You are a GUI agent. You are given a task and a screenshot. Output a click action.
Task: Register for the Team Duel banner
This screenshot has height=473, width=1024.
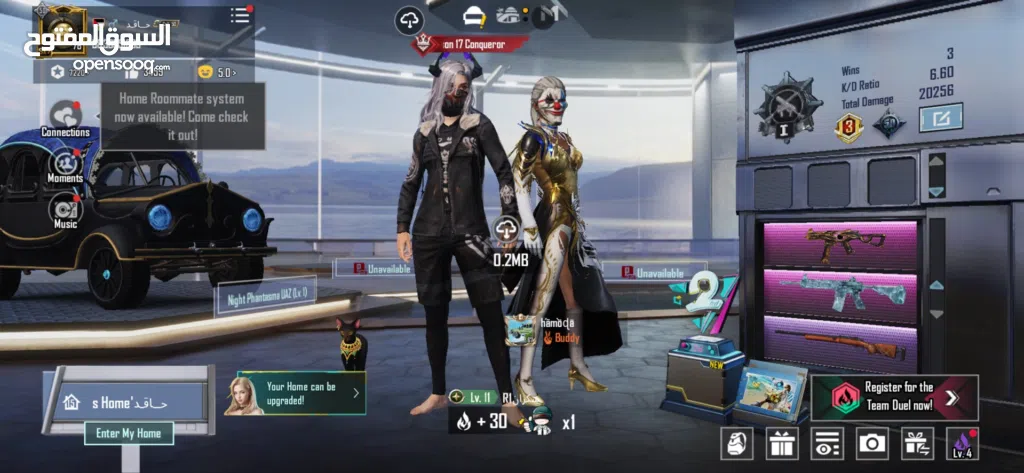(895, 397)
